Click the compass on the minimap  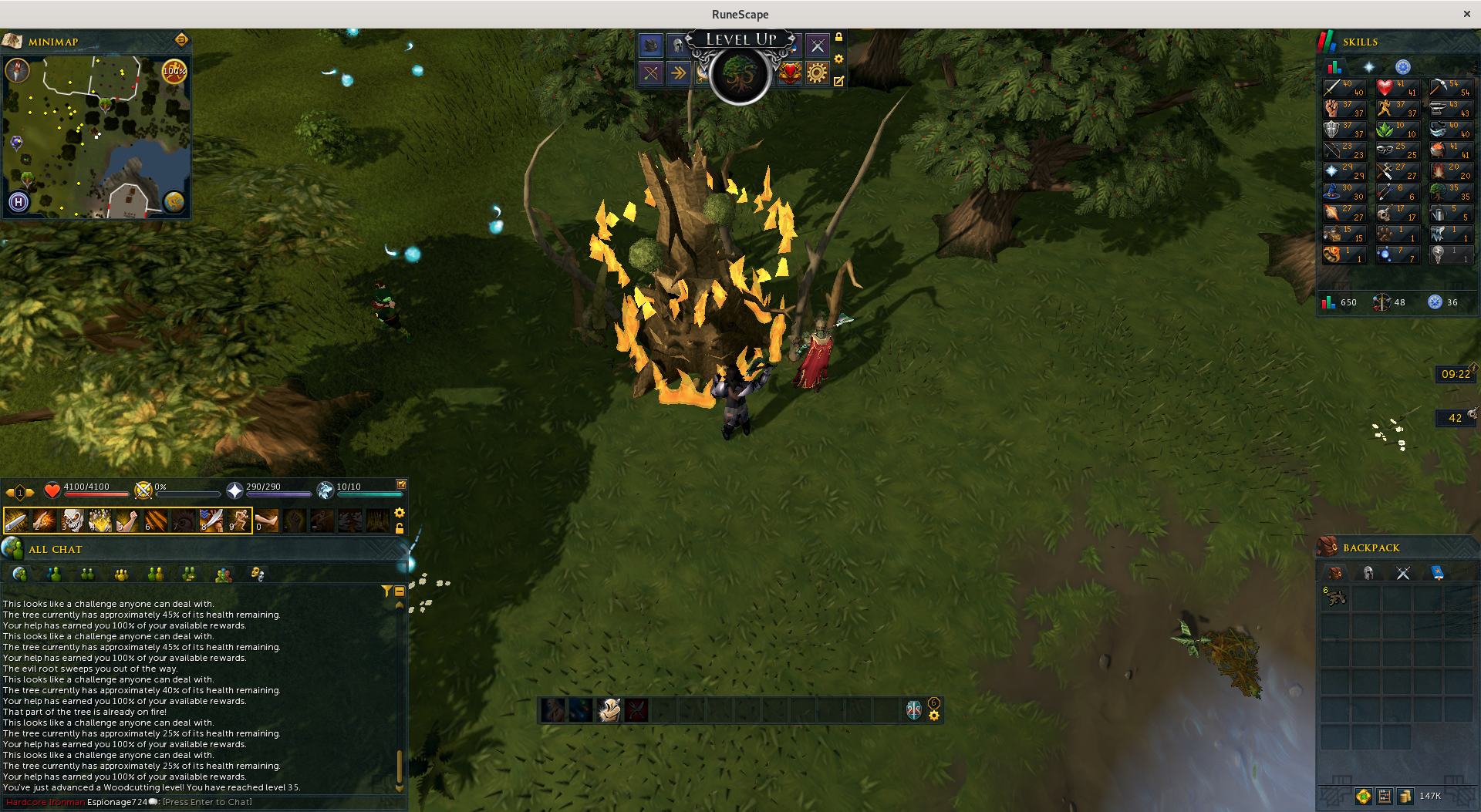[17, 71]
